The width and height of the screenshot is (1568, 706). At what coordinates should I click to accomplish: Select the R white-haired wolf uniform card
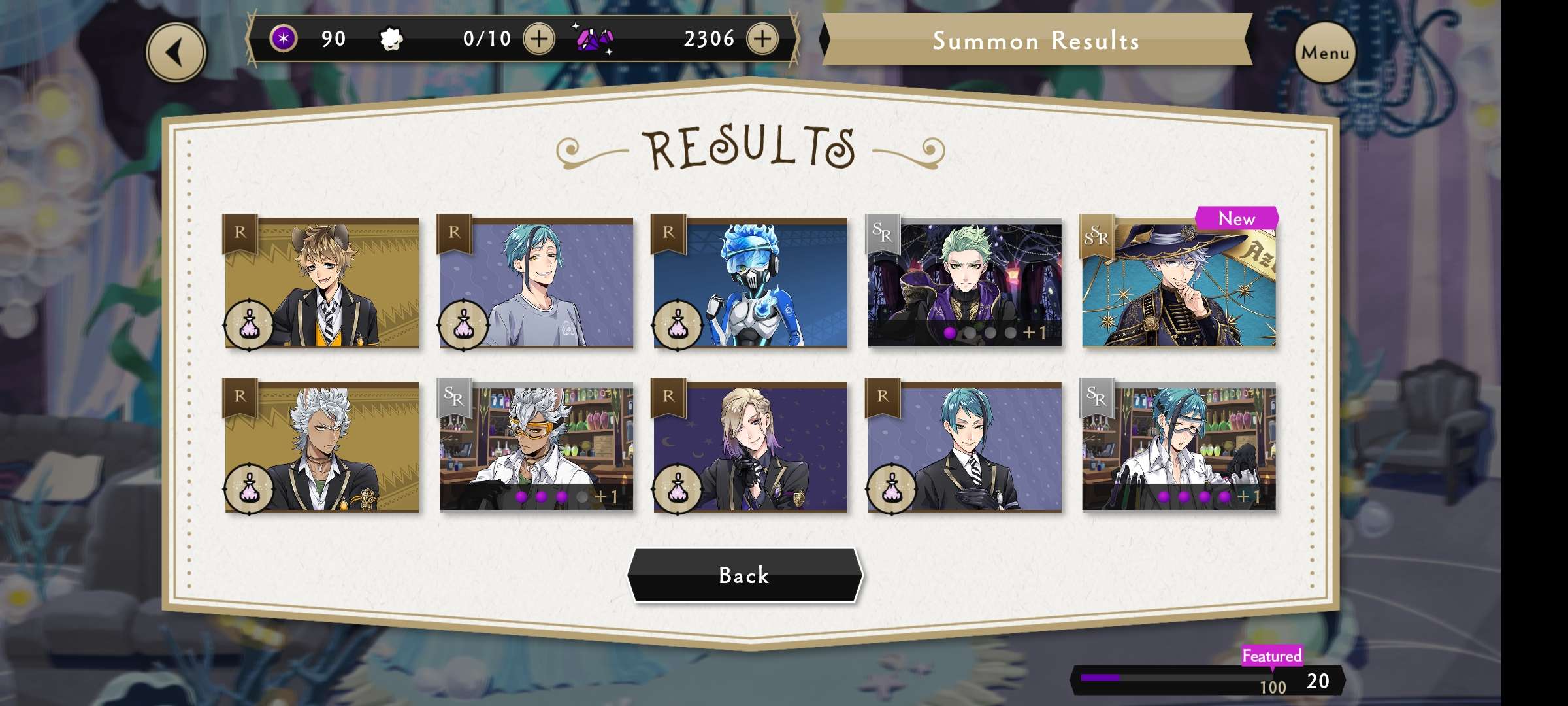321,446
